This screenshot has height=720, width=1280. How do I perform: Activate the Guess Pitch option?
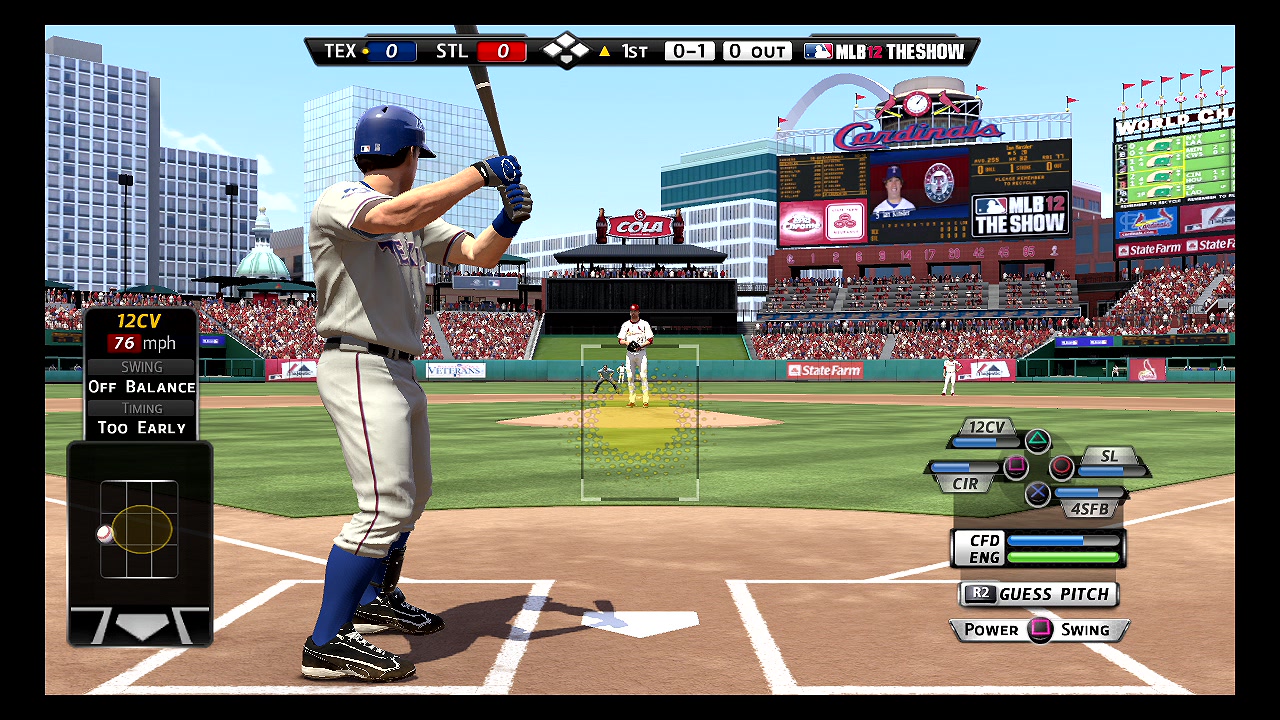(x=1039, y=594)
